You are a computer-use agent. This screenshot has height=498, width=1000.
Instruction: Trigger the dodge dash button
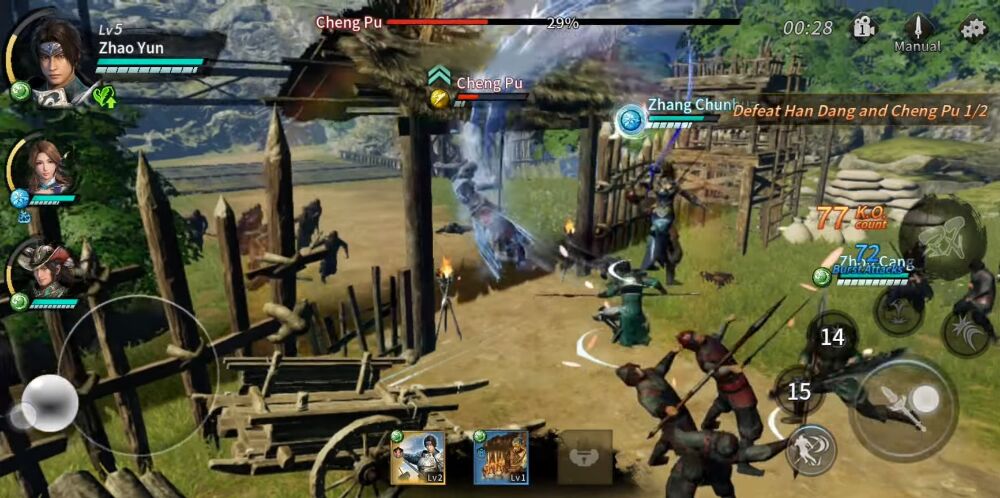[x=811, y=449]
